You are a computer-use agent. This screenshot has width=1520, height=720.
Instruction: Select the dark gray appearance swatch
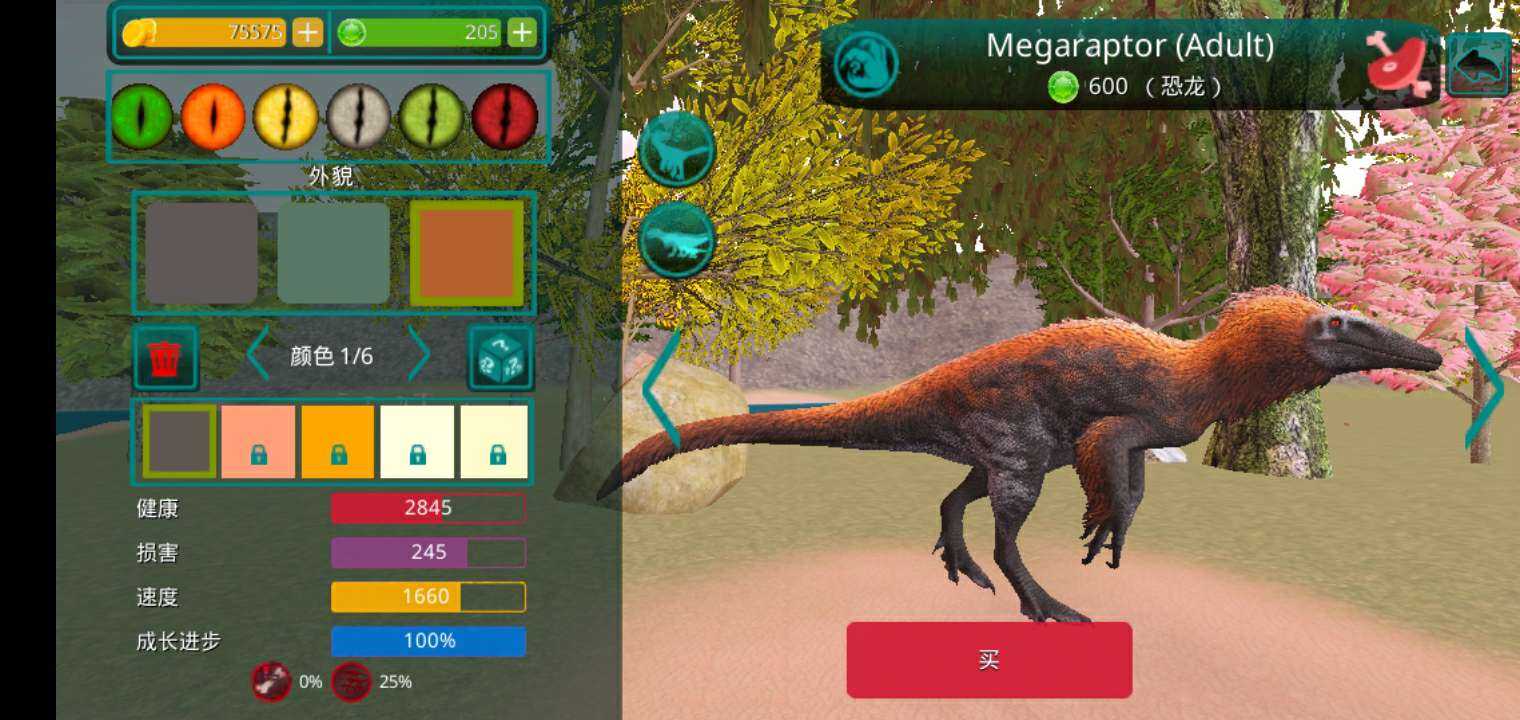pos(201,253)
